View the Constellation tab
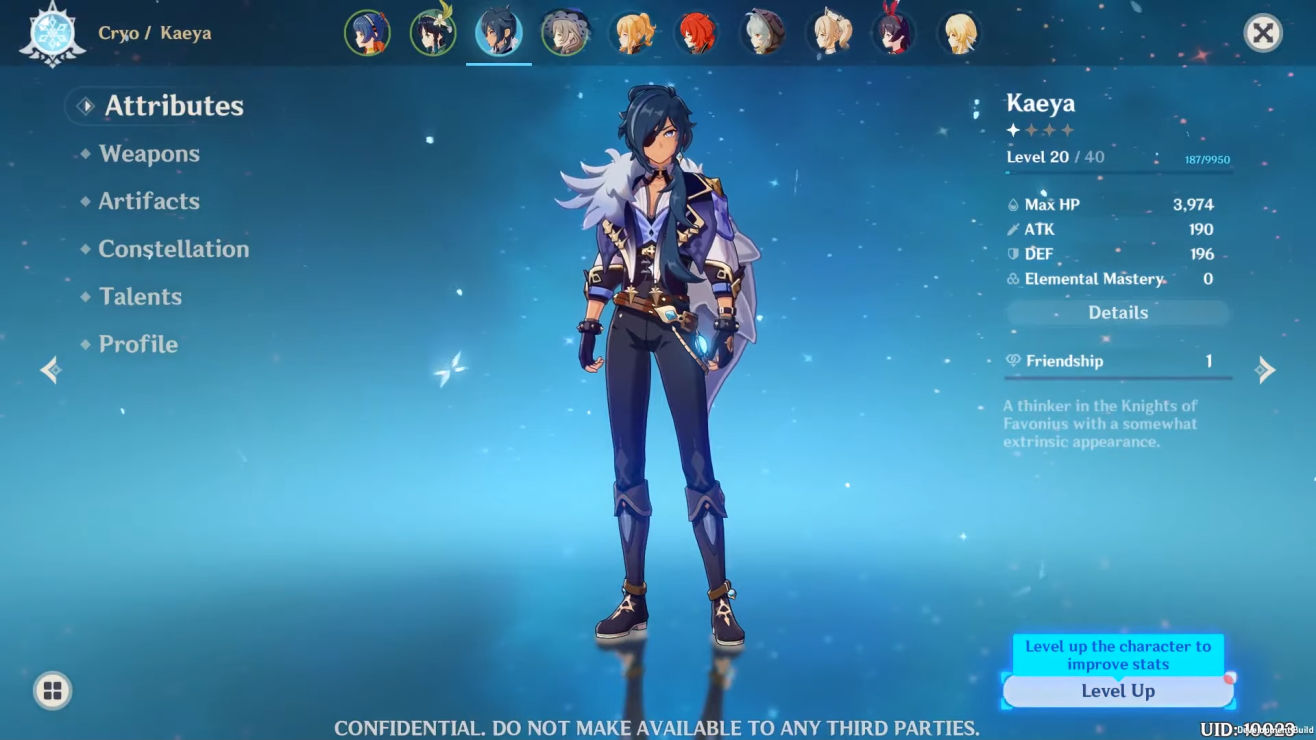This screenshot has height=740, width=1316. click(175, 249)
